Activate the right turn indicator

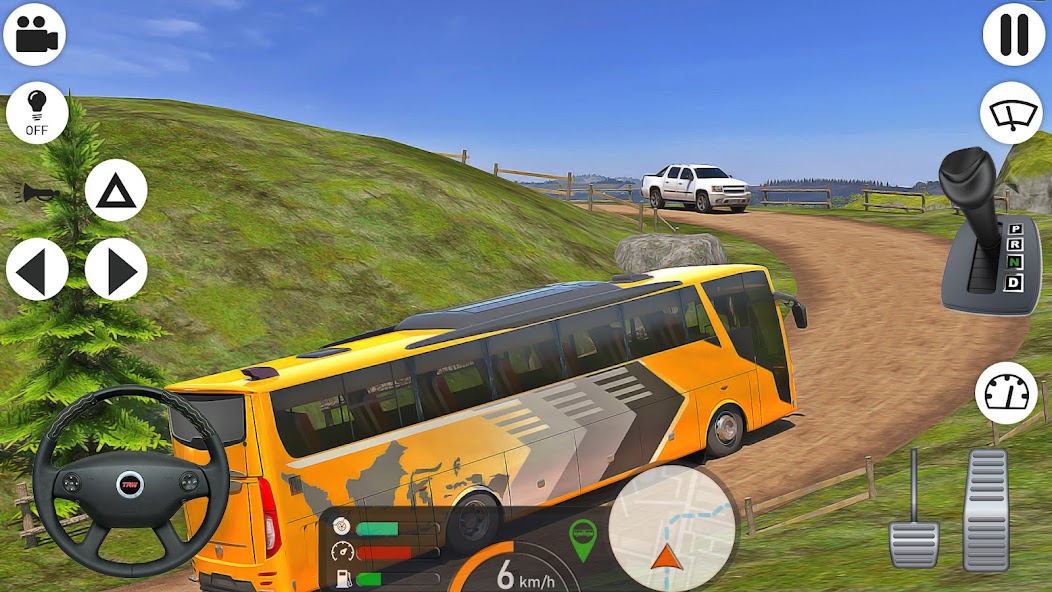116,269
